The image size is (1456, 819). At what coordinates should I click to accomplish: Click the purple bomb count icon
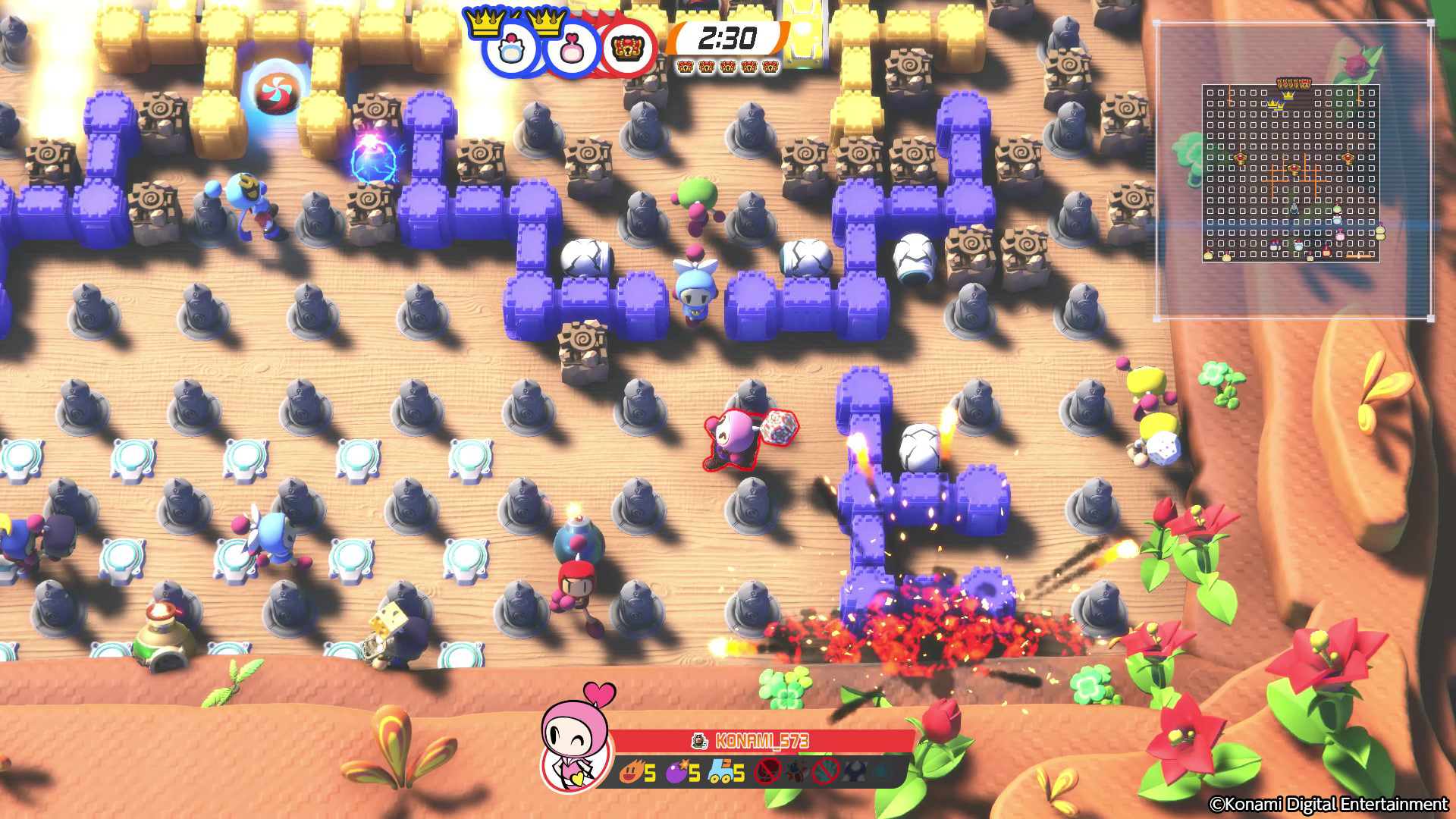[x=677, y=771]
